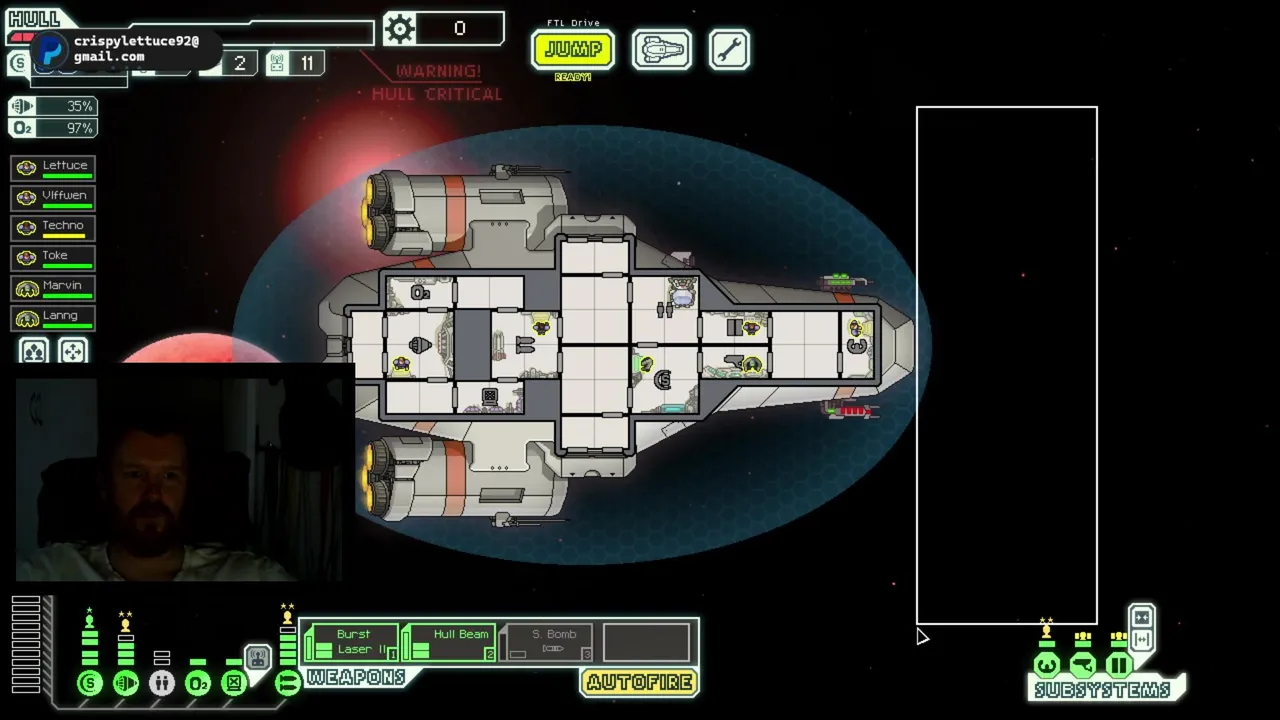Select the Hull Beam weapon slot
The height and width of the screenshot is (720, 1280).
click(x=449, y=642)
